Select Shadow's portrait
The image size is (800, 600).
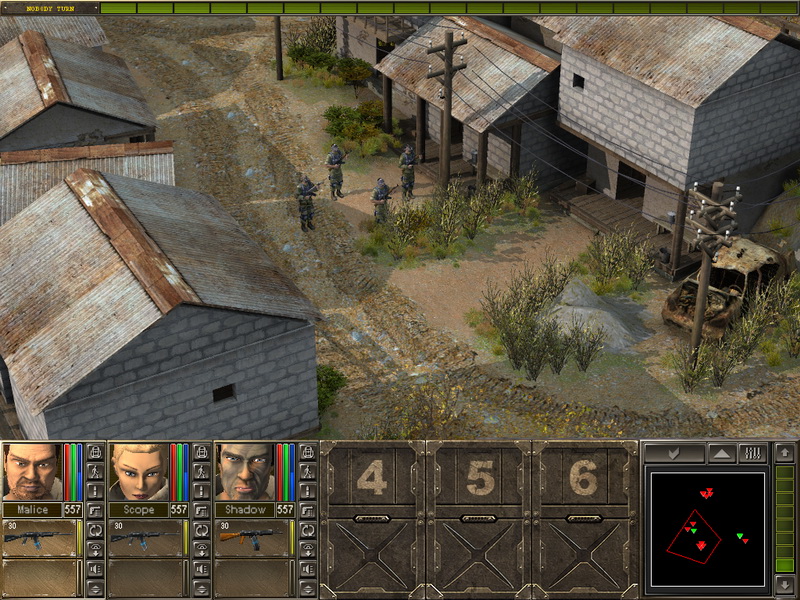(245, 471)
